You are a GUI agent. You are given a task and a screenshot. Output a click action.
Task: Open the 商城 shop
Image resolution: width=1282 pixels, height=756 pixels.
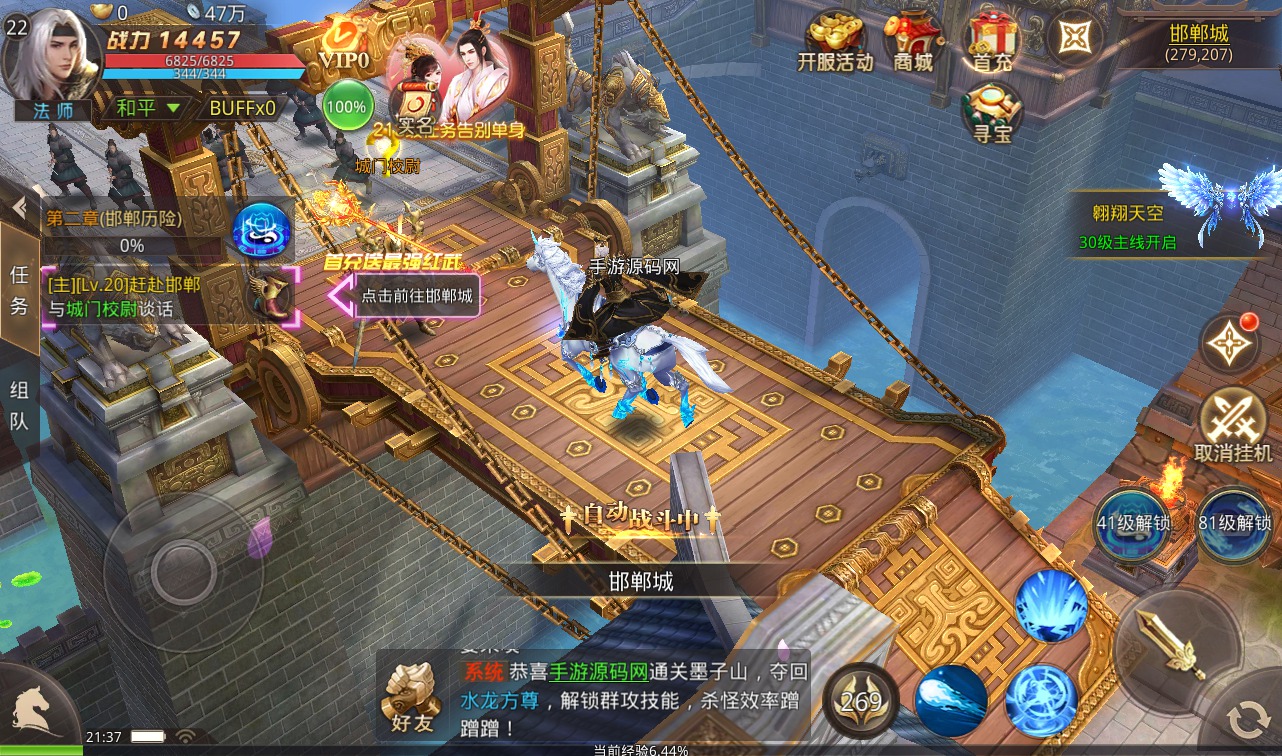click(912, 42)
